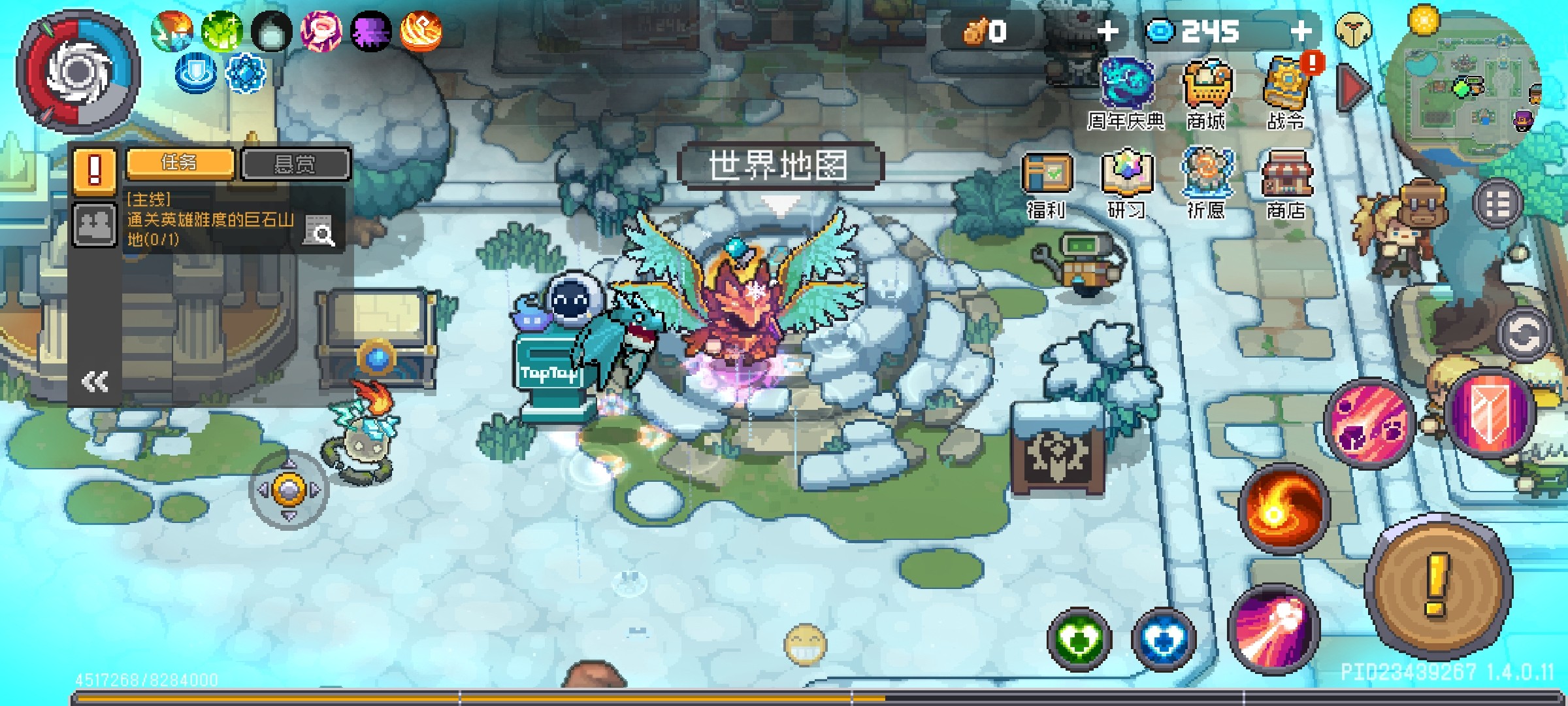
Task: Open the 祈愿 wish menu
Action: (1206, 184)
